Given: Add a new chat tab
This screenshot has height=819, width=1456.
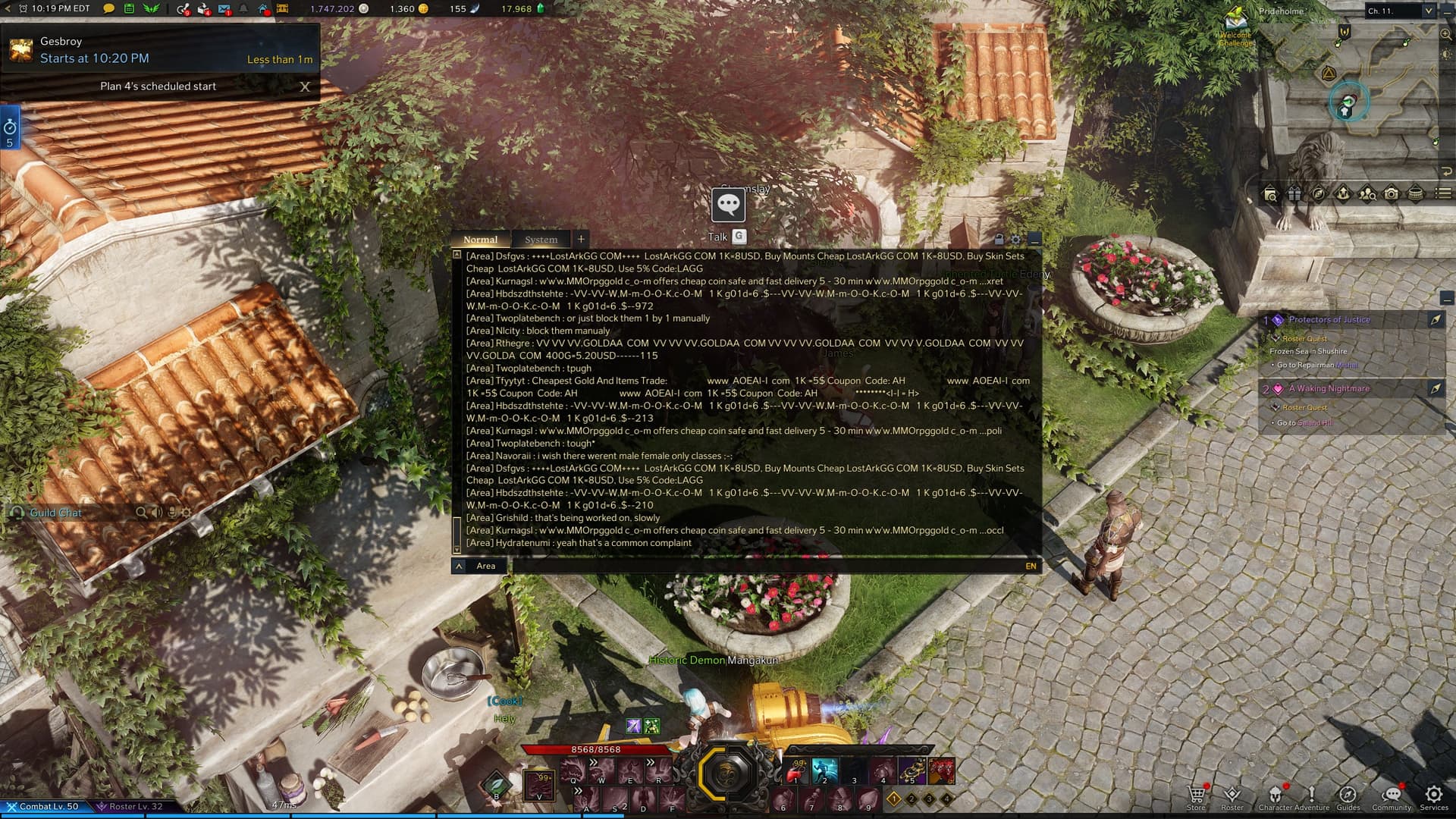Looking at the screenshot, I should click(x=581, y=239).
